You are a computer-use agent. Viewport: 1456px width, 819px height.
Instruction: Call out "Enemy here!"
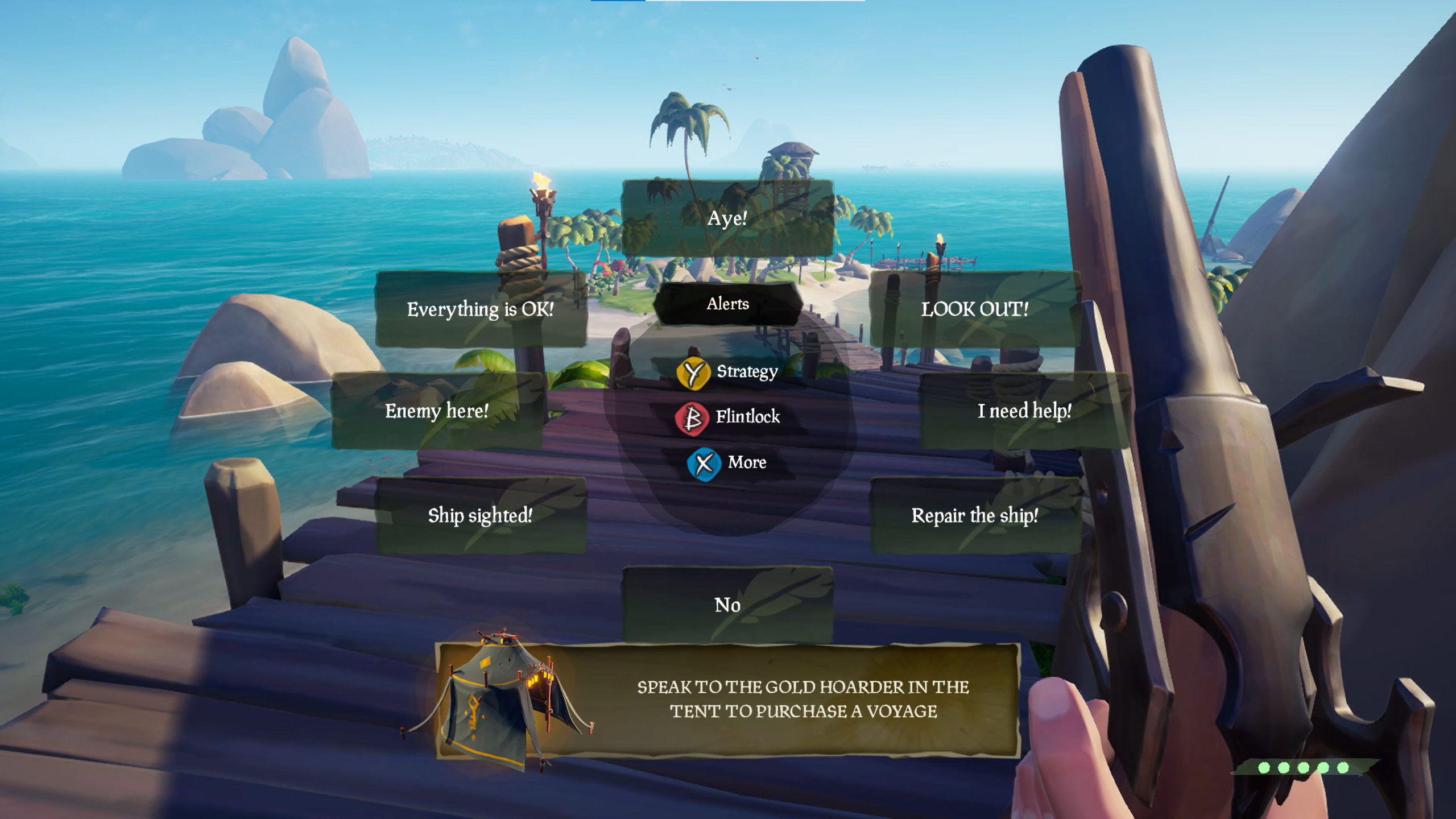pyautogui.click(x=438, y=411)
